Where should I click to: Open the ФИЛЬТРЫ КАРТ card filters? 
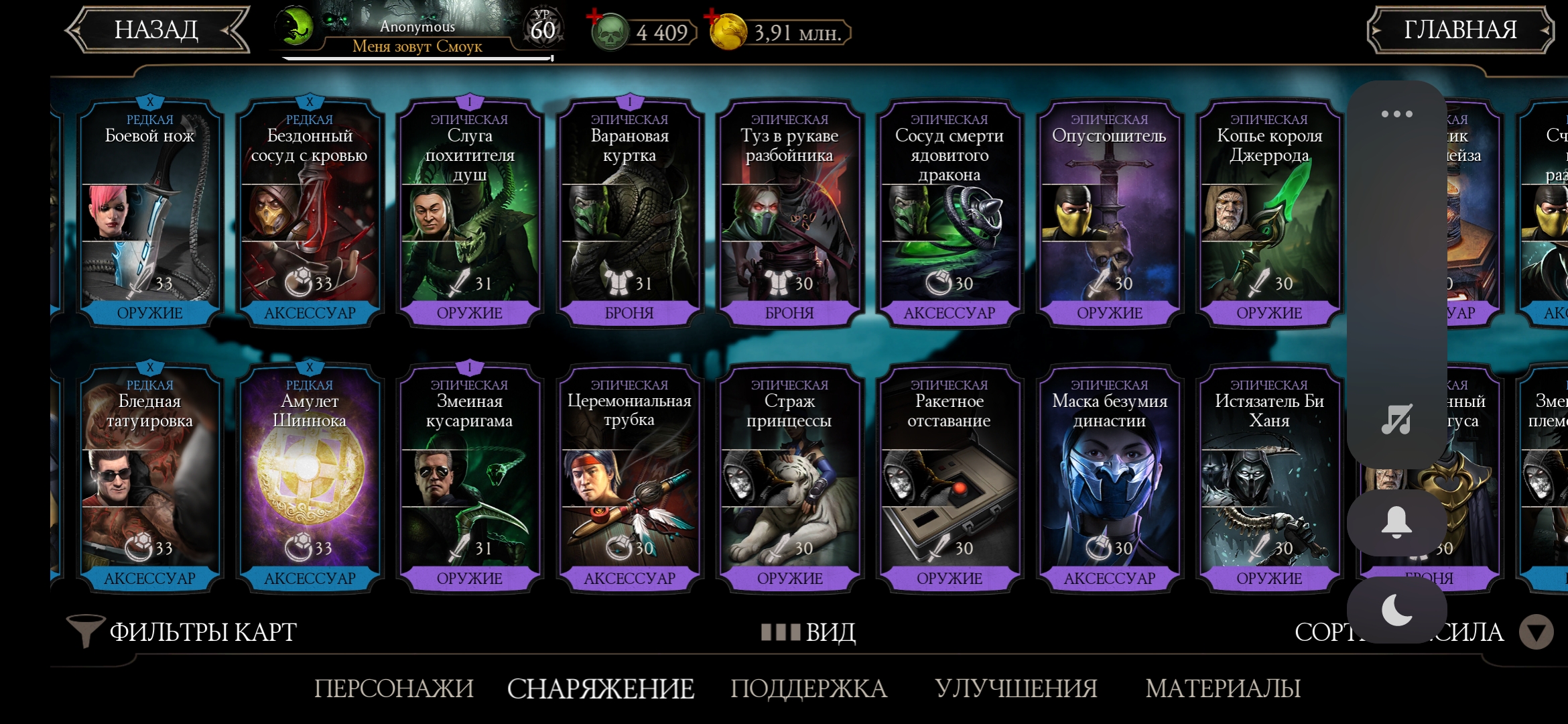pos(182,631)
